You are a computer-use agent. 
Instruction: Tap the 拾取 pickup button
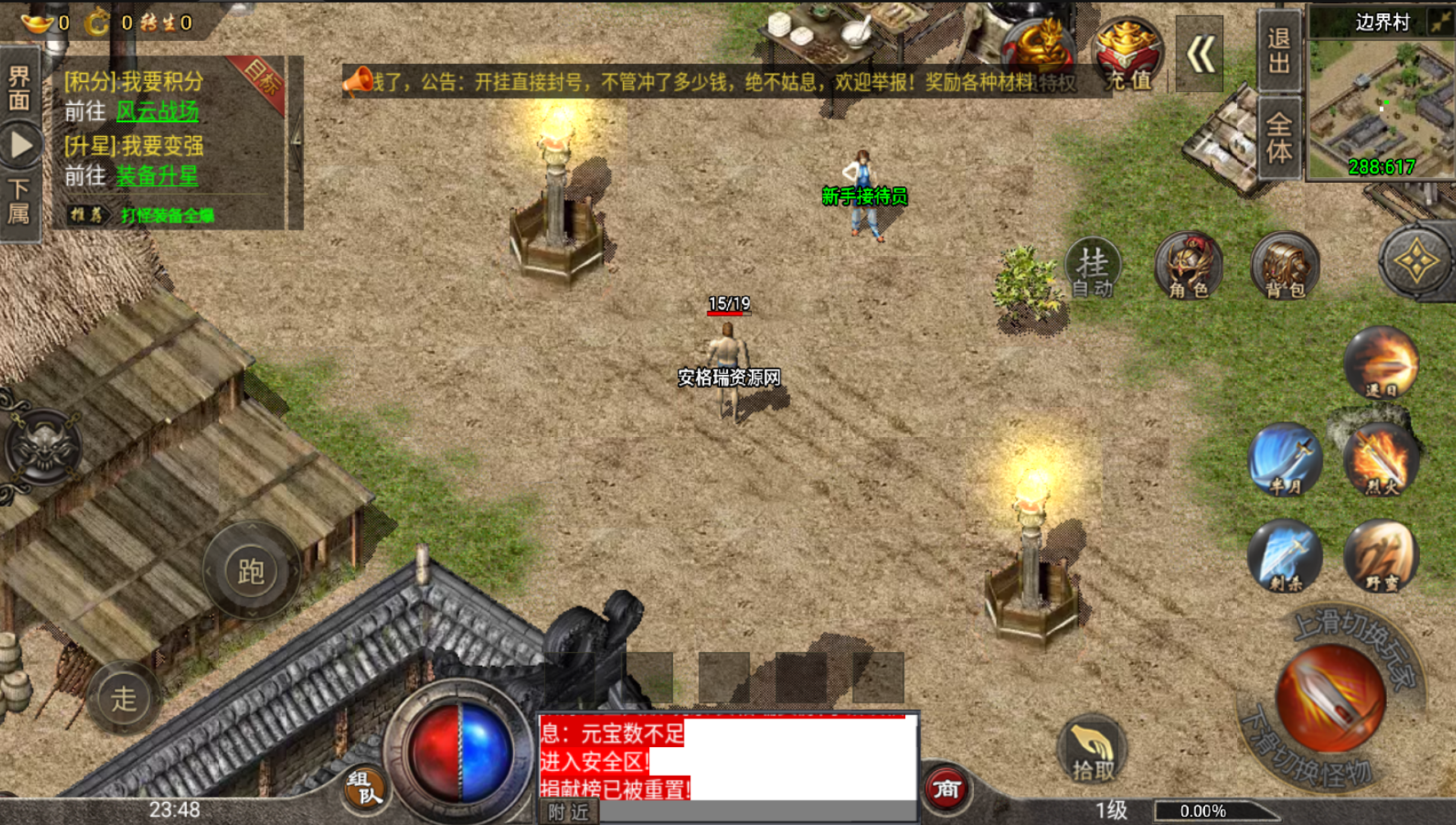point(1093,750)
